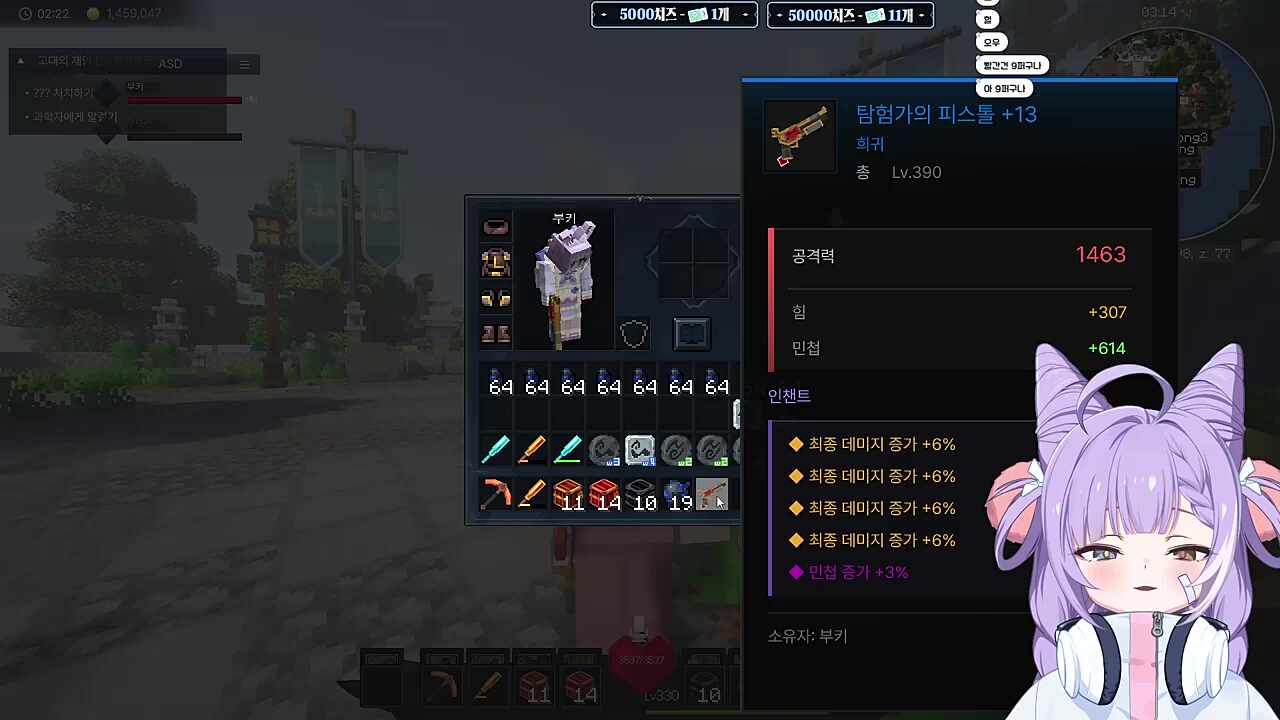The height and width of the screenshot is (720, 1280).
Task: Collapse the 인챈트 enchantment section
Action: pos(789,395)
